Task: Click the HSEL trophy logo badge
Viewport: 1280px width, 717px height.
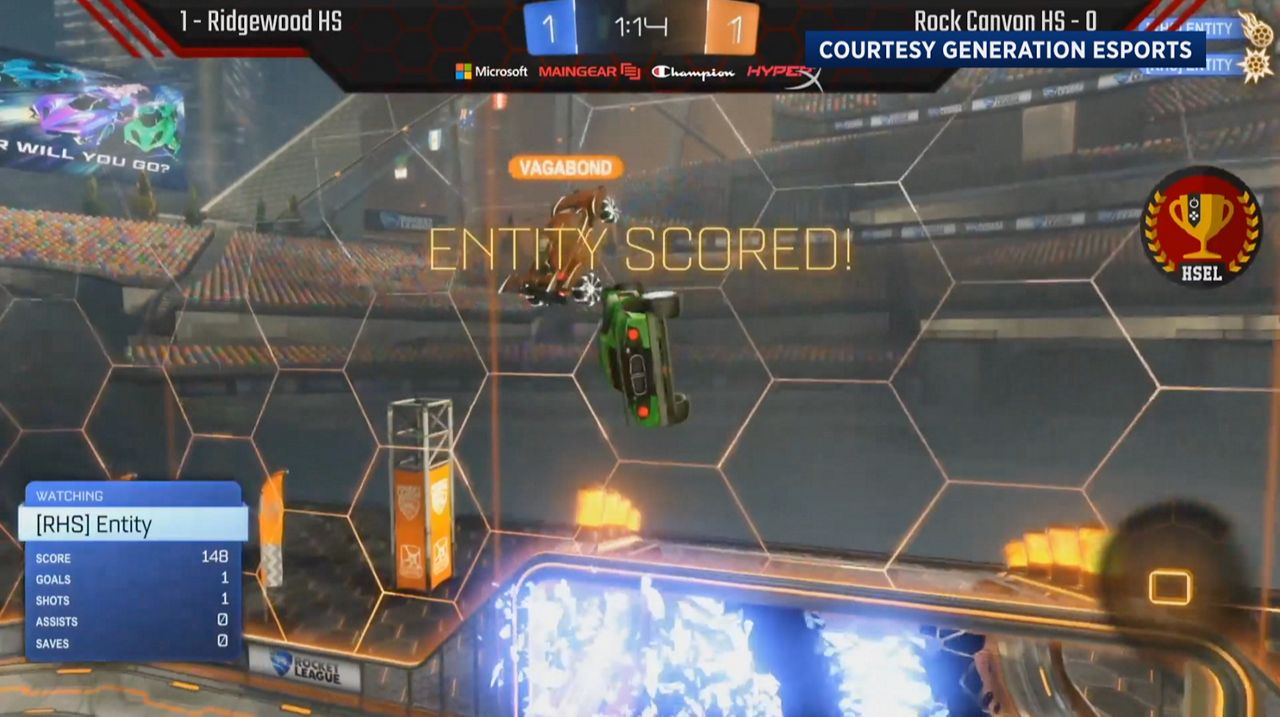Action: point(1201,226)
